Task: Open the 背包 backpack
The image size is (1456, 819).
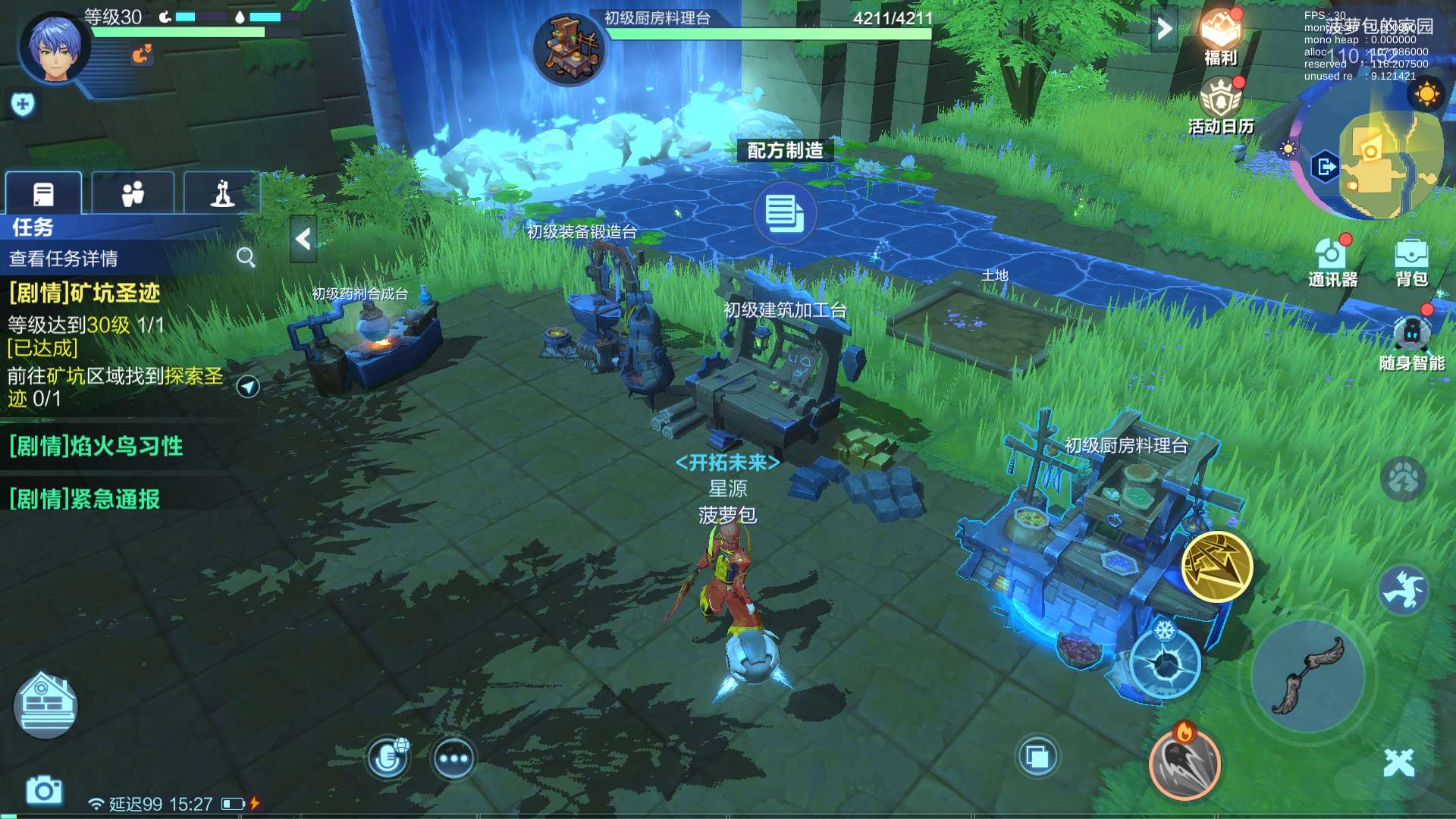Action: (x=1411, y=262)
